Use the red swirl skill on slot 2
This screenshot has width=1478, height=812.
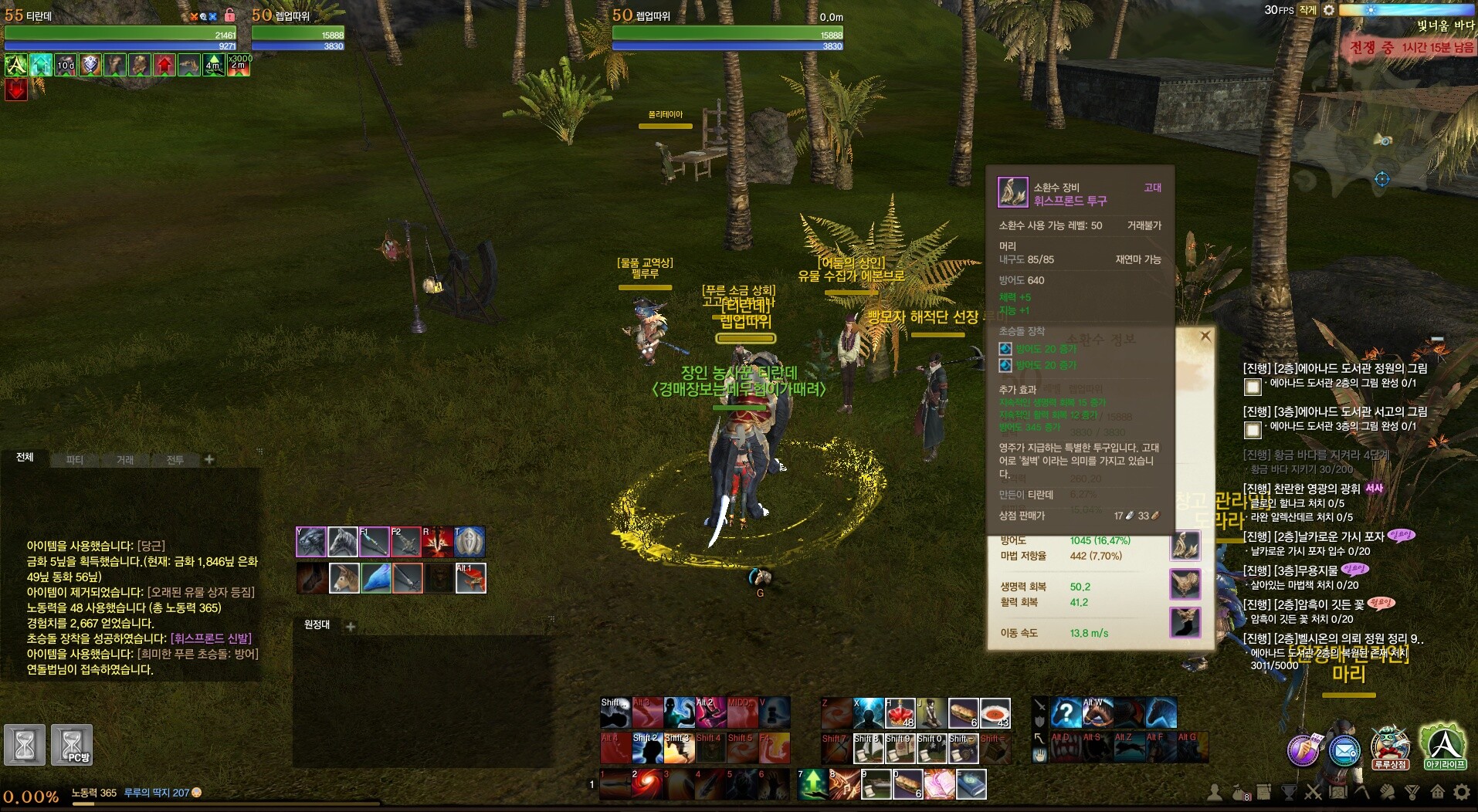coord(647,785)
